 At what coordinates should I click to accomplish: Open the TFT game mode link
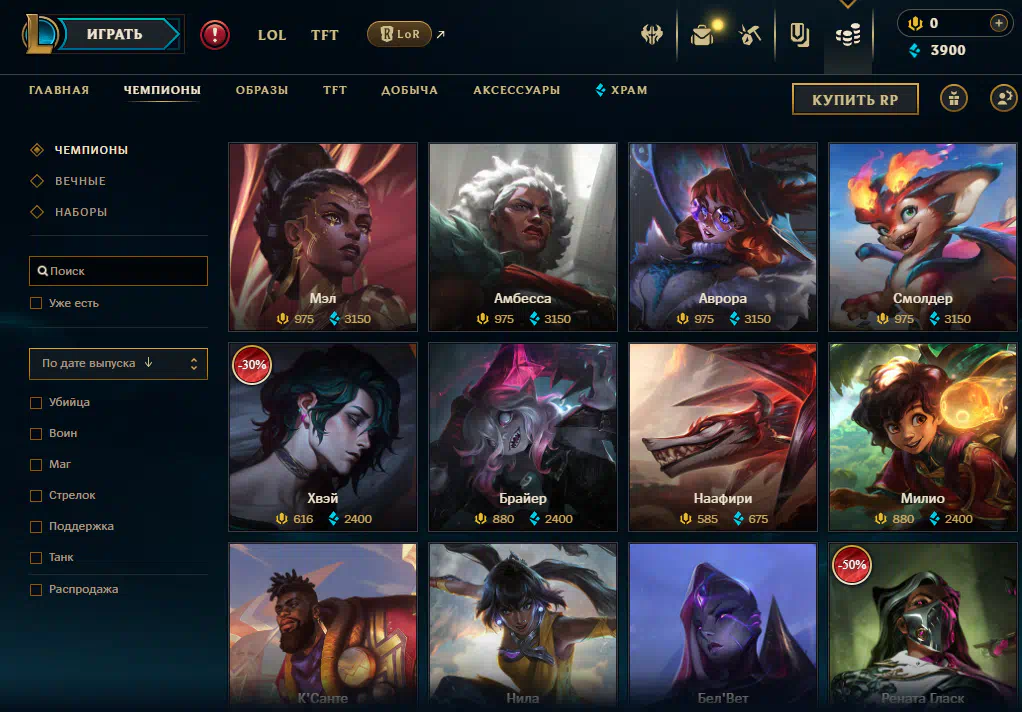pos(324,35)
